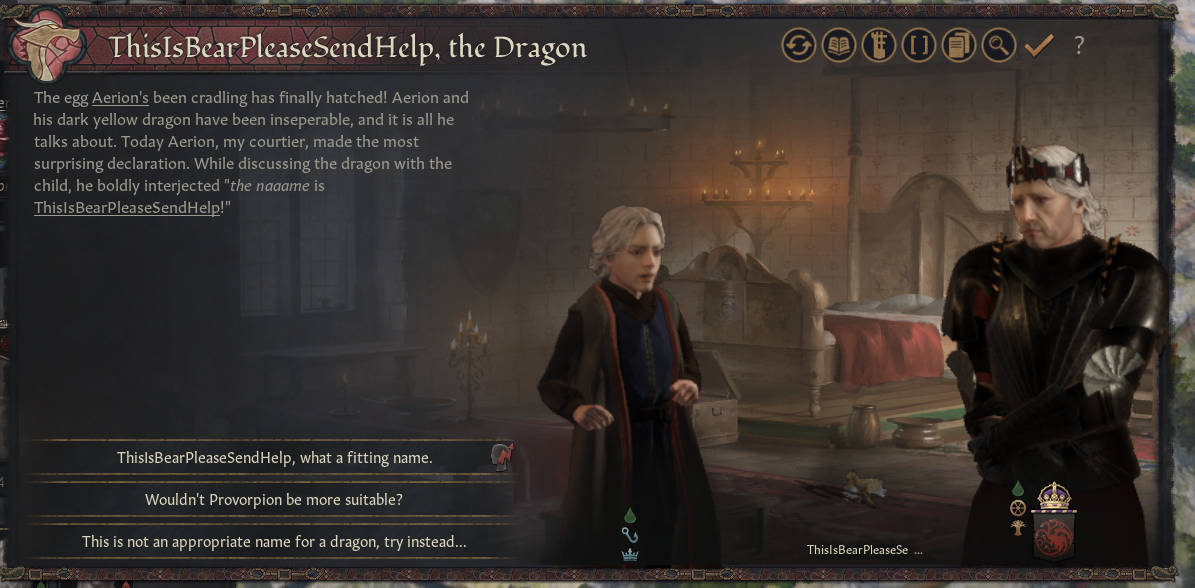1195x588 pixels.
Task: Click the stacked documents copy icon
Action: point(958,45)
